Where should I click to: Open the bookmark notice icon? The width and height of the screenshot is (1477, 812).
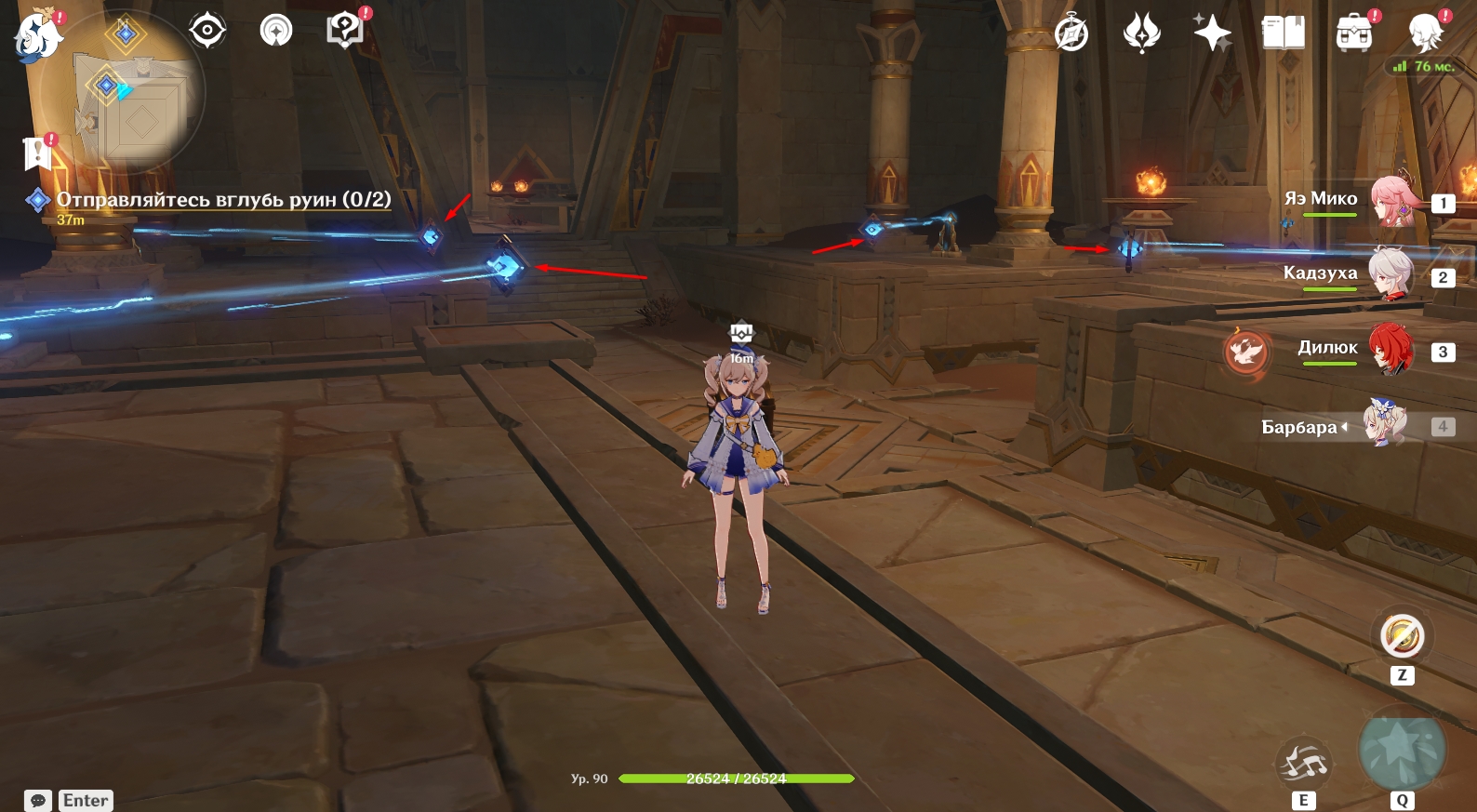click(x=38, y=153)
